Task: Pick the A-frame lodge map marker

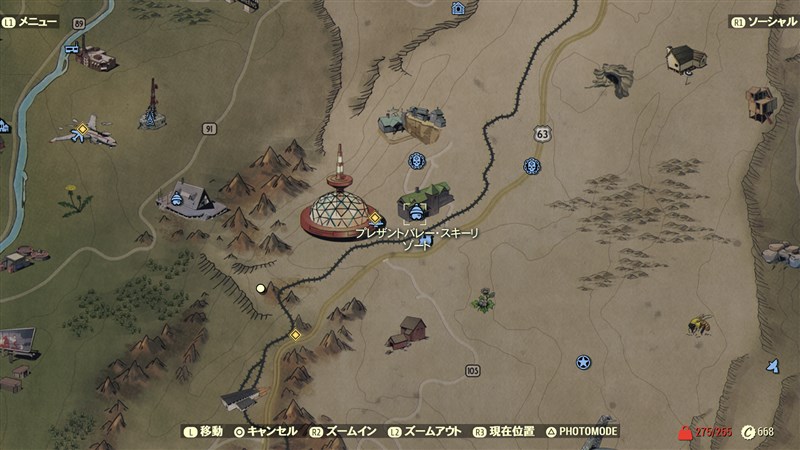Action: (190, 198)
